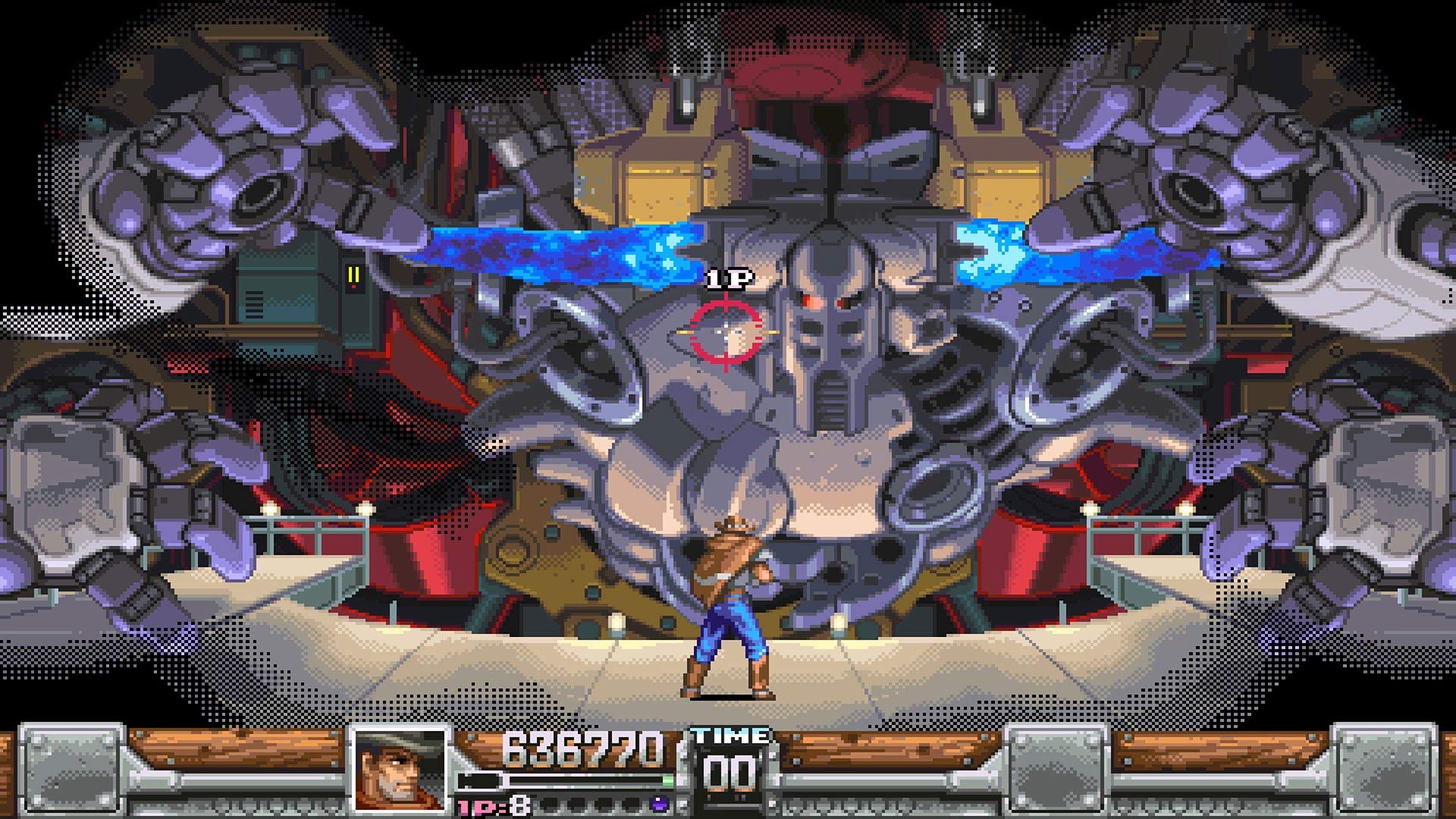Click the white 1P label above the crosshair

tap(726, 279)
